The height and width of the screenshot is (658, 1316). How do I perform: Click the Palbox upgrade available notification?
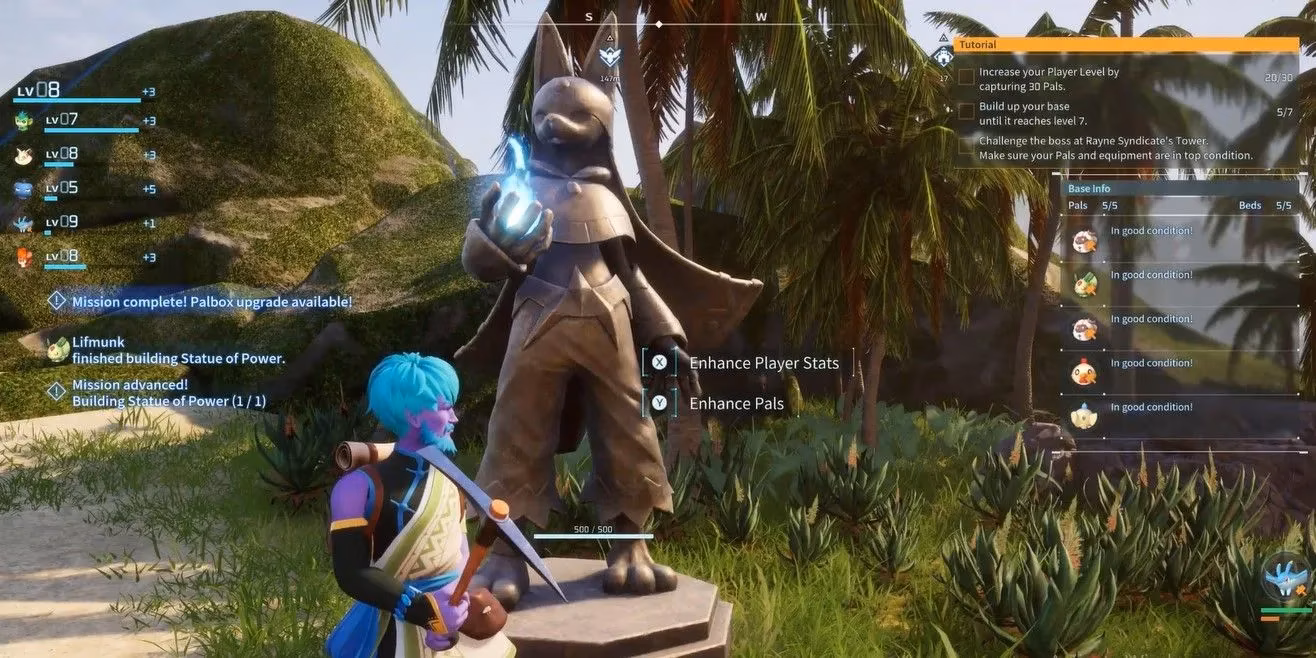tap(211, 301)
